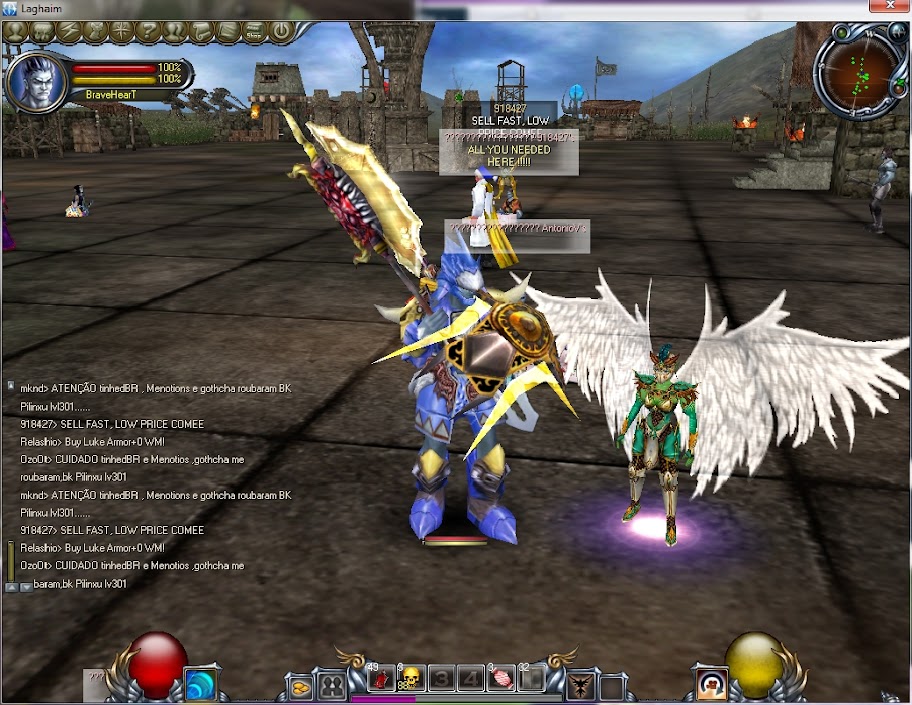This screenshot has width=912, height=705.
Task: Use the pink candy hotbar slot
Action: coord(502,680)
